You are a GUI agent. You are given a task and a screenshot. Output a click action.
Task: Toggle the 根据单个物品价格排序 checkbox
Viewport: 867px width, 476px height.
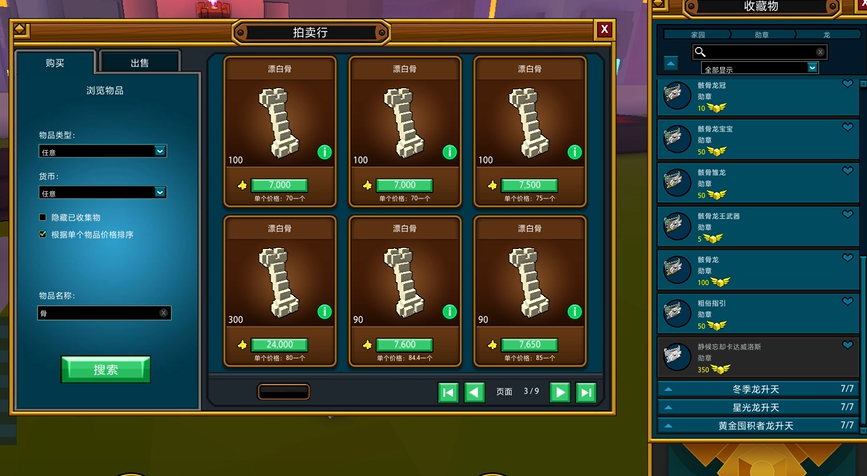43,234
